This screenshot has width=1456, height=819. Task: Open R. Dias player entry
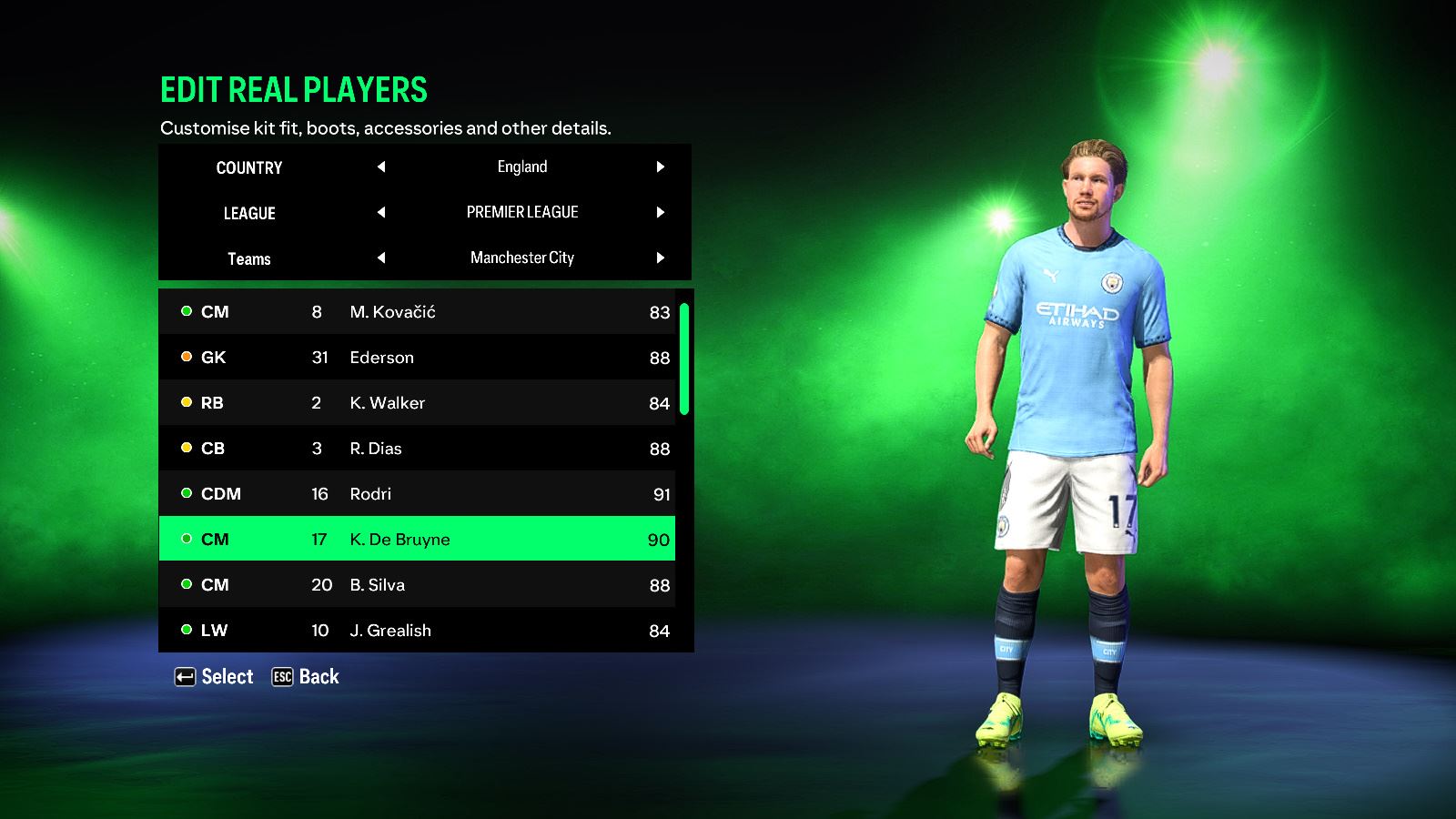pos(417,449)
